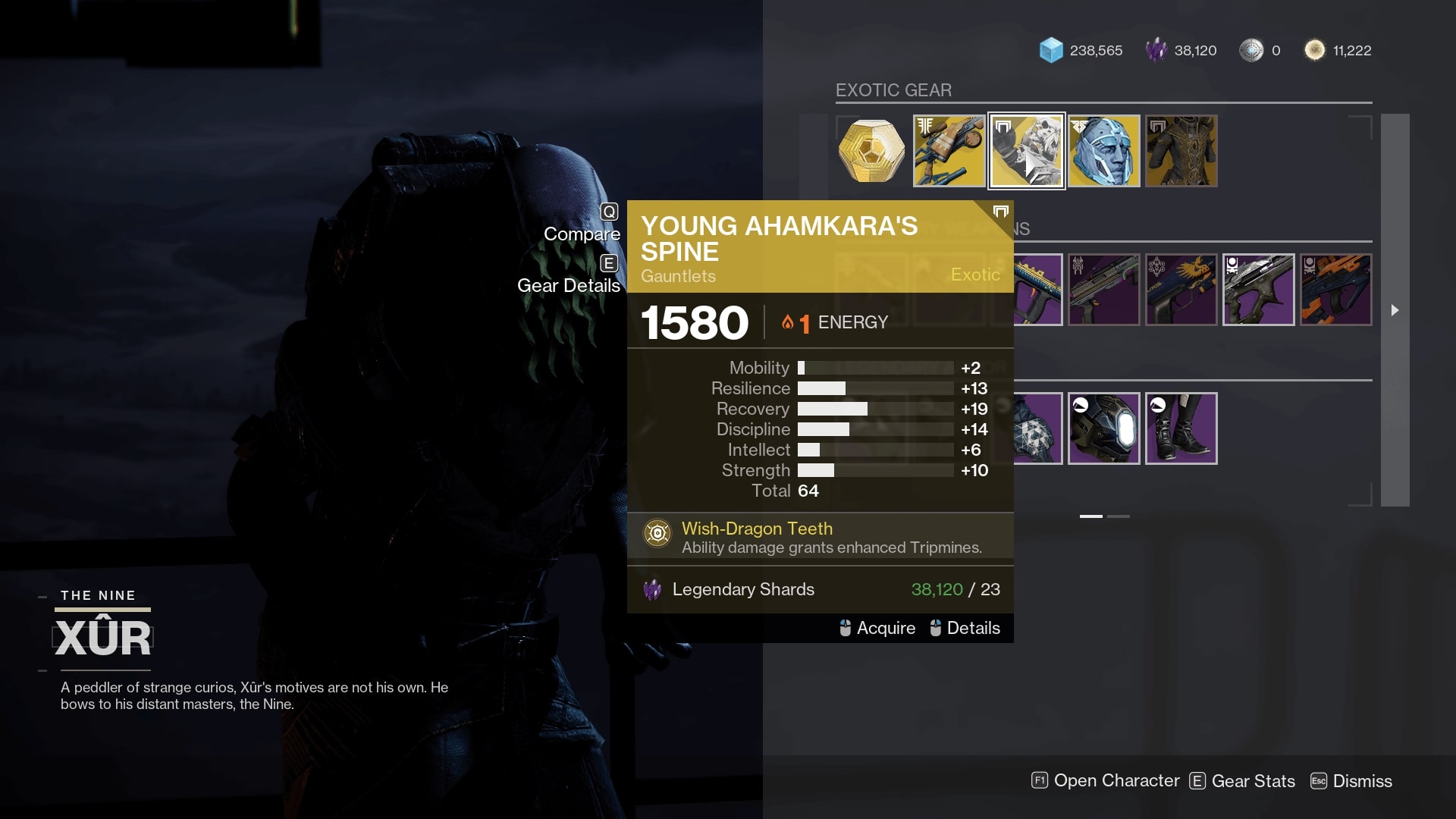Viewport: 1456px width, 819px height.
Task: Select the orange-and-black rifle in the weapons row
Action: point(1335,290)
